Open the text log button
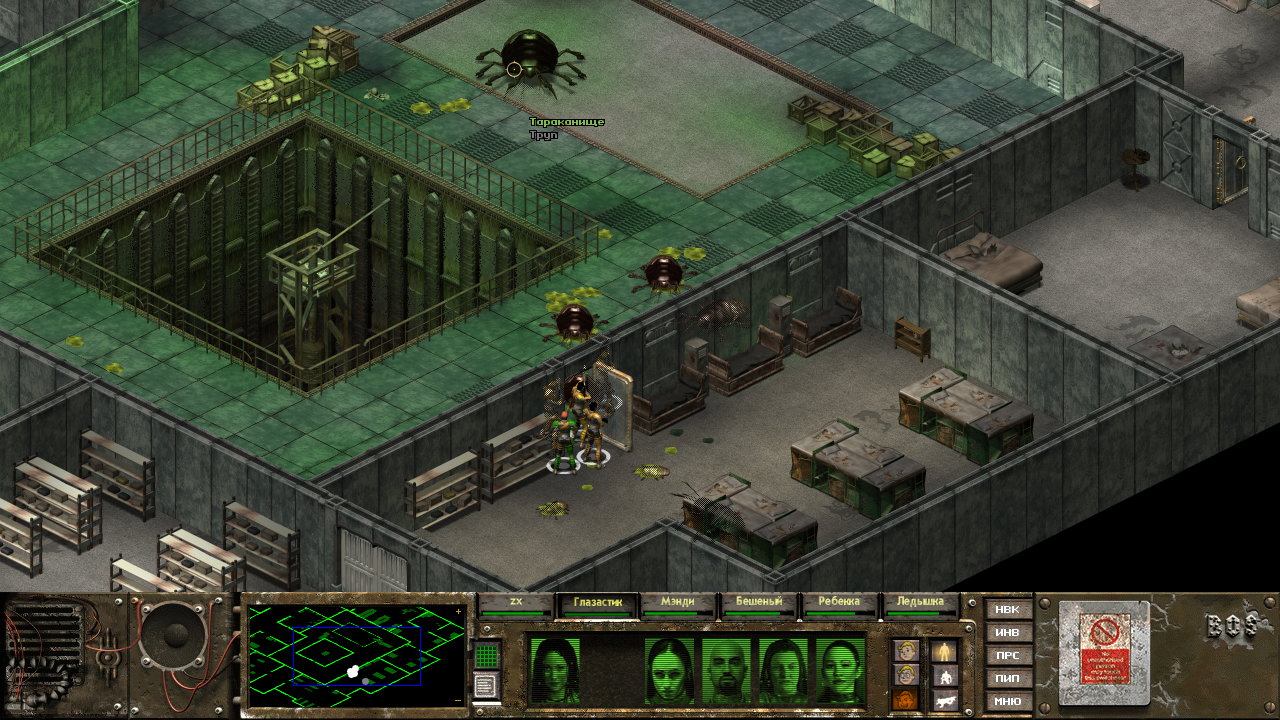 [486, 686]
